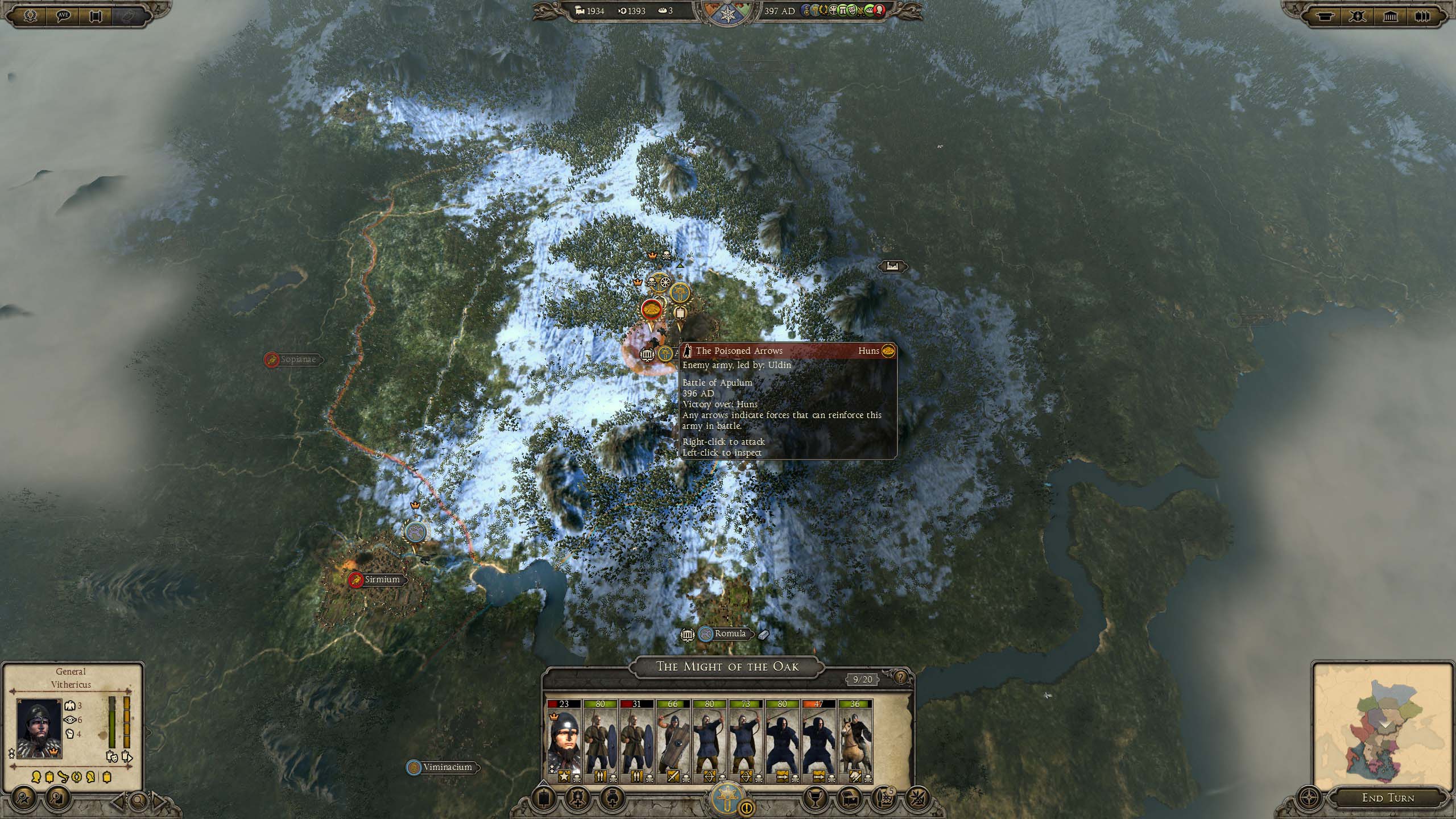The image size is (1456, 819).
Task: Open the faction emblem button
Action: coord(727,797)
